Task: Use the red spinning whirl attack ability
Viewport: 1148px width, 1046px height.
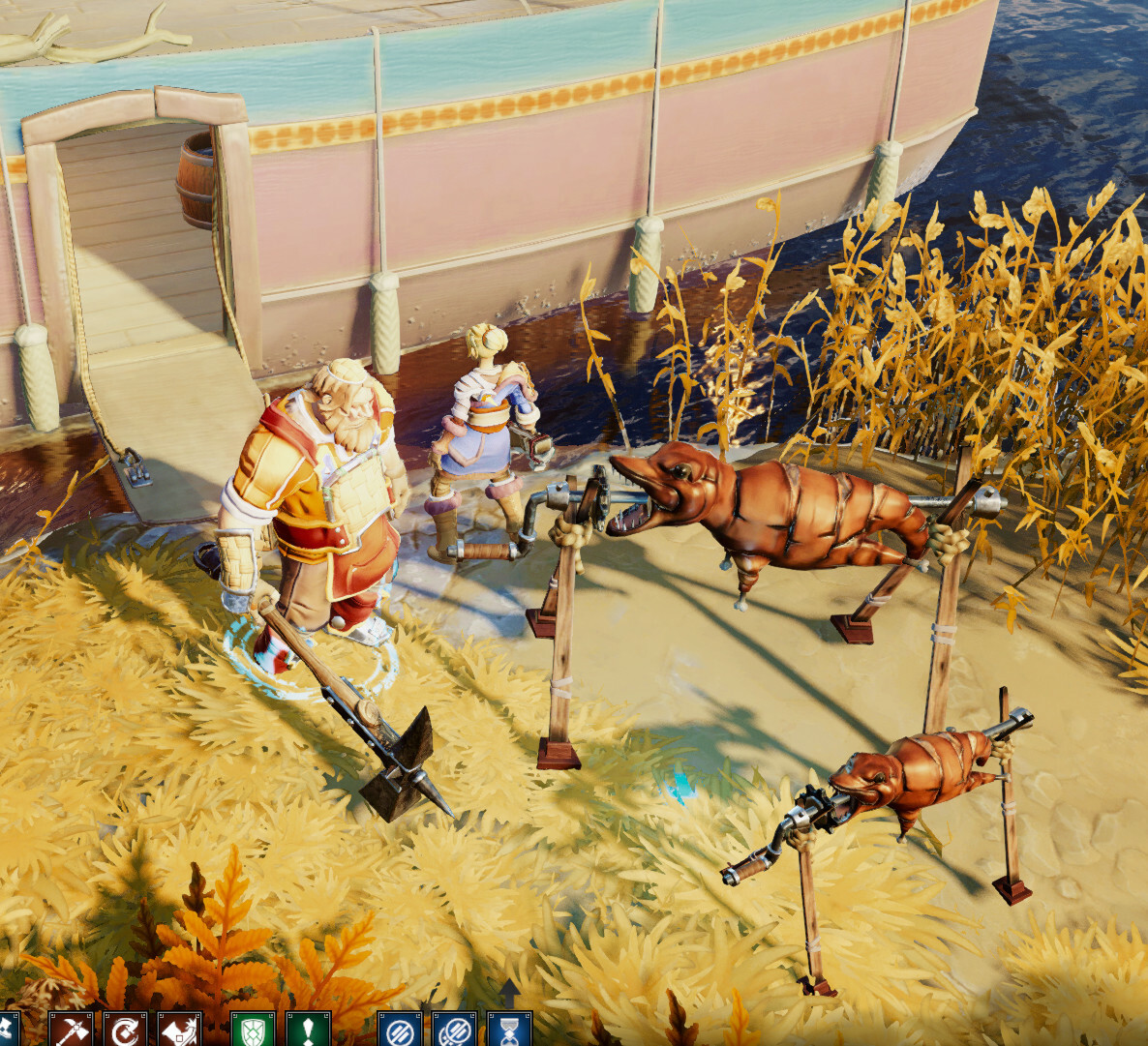Action: (125, 1031)
